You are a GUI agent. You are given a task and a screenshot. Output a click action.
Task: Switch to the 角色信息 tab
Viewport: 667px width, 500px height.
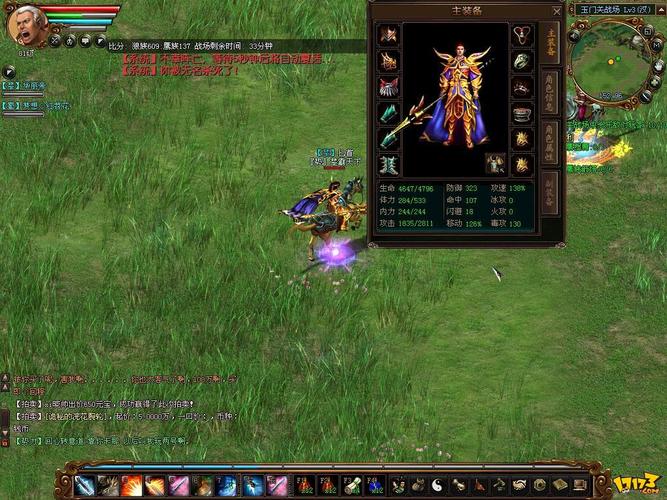(550, 94)
